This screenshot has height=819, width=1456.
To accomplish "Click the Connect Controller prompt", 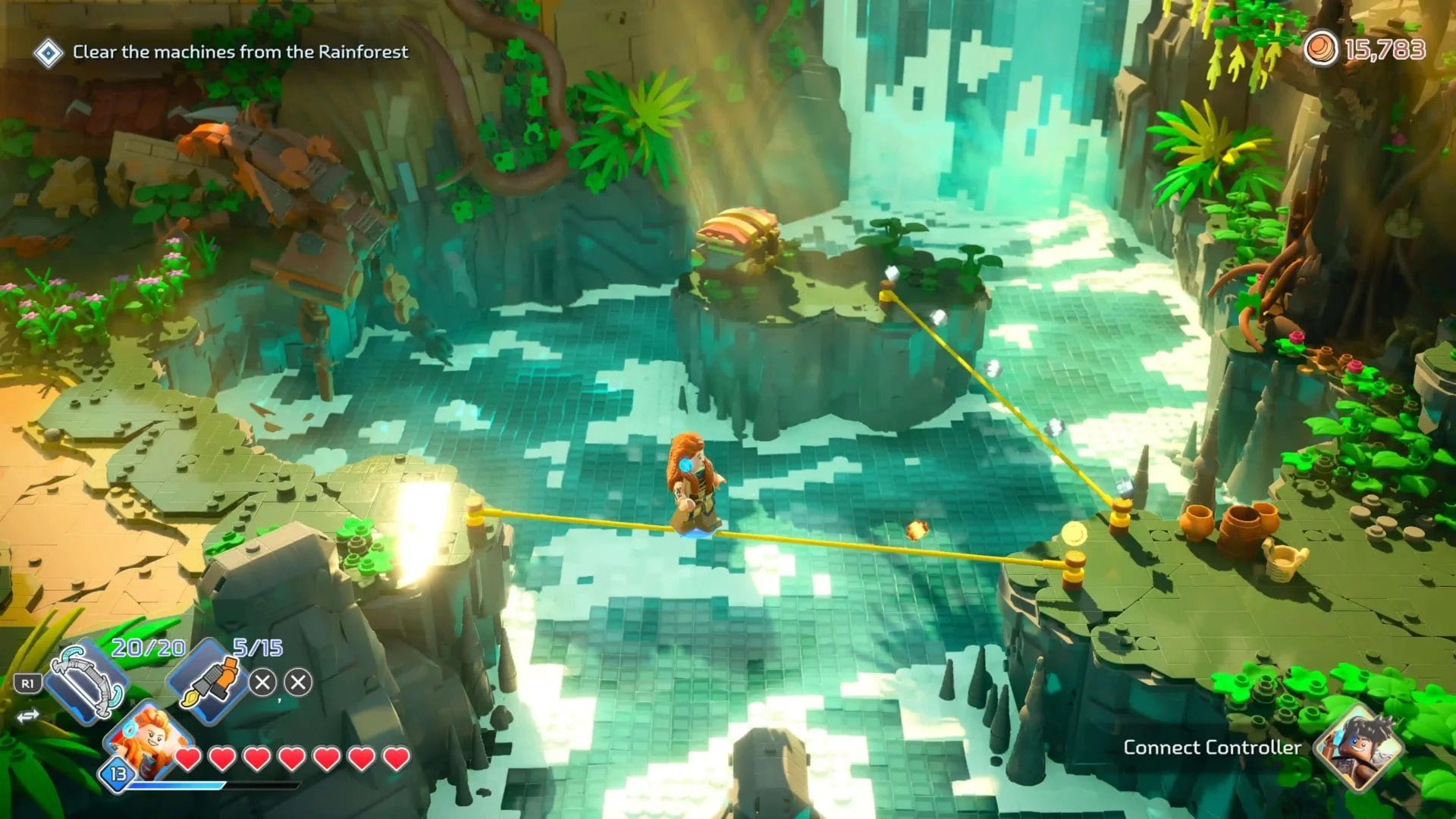I will coord(1211,748).
